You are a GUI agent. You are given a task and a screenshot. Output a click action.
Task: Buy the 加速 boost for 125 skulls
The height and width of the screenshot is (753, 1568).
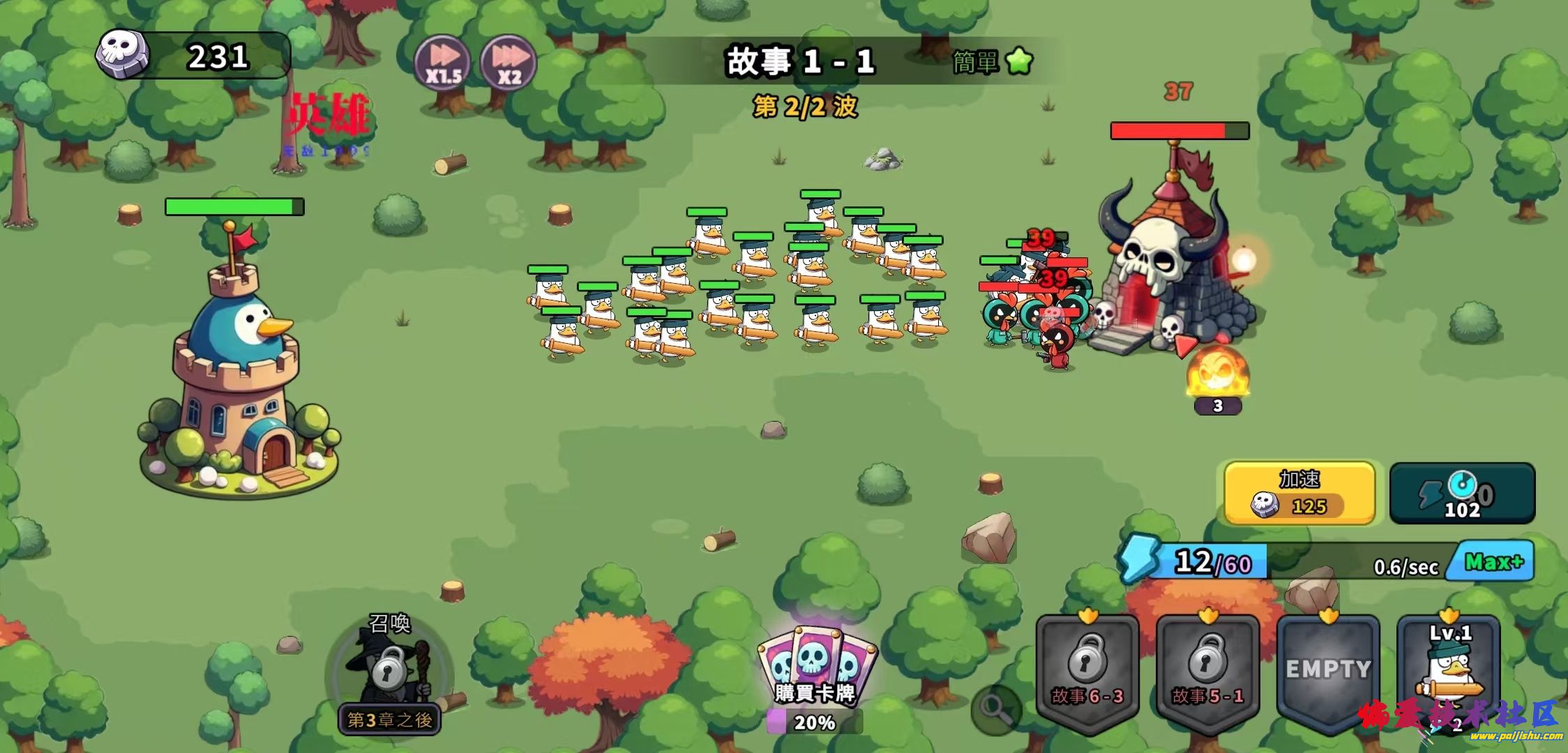(x=1299, y=493)
